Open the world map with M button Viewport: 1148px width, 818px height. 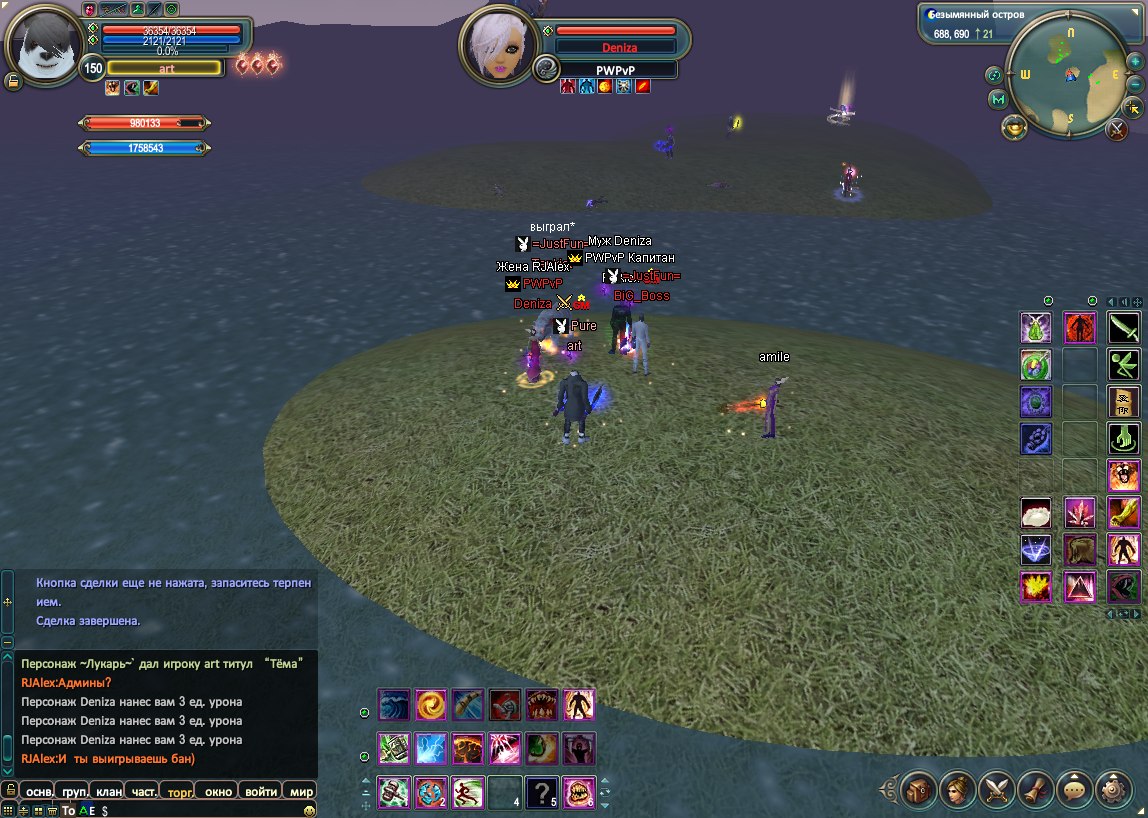point(998,100)
